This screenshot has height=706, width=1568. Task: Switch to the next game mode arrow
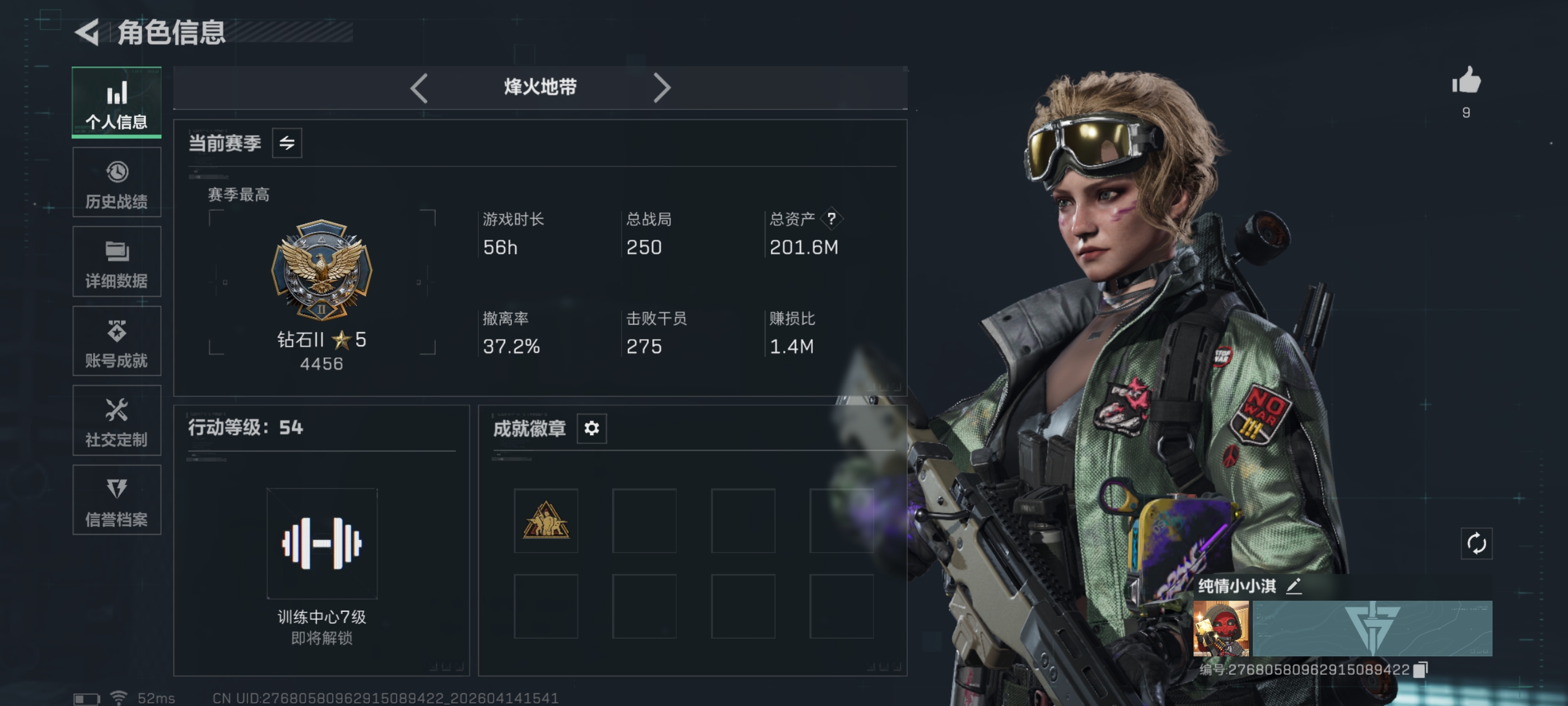click(662, 89)
